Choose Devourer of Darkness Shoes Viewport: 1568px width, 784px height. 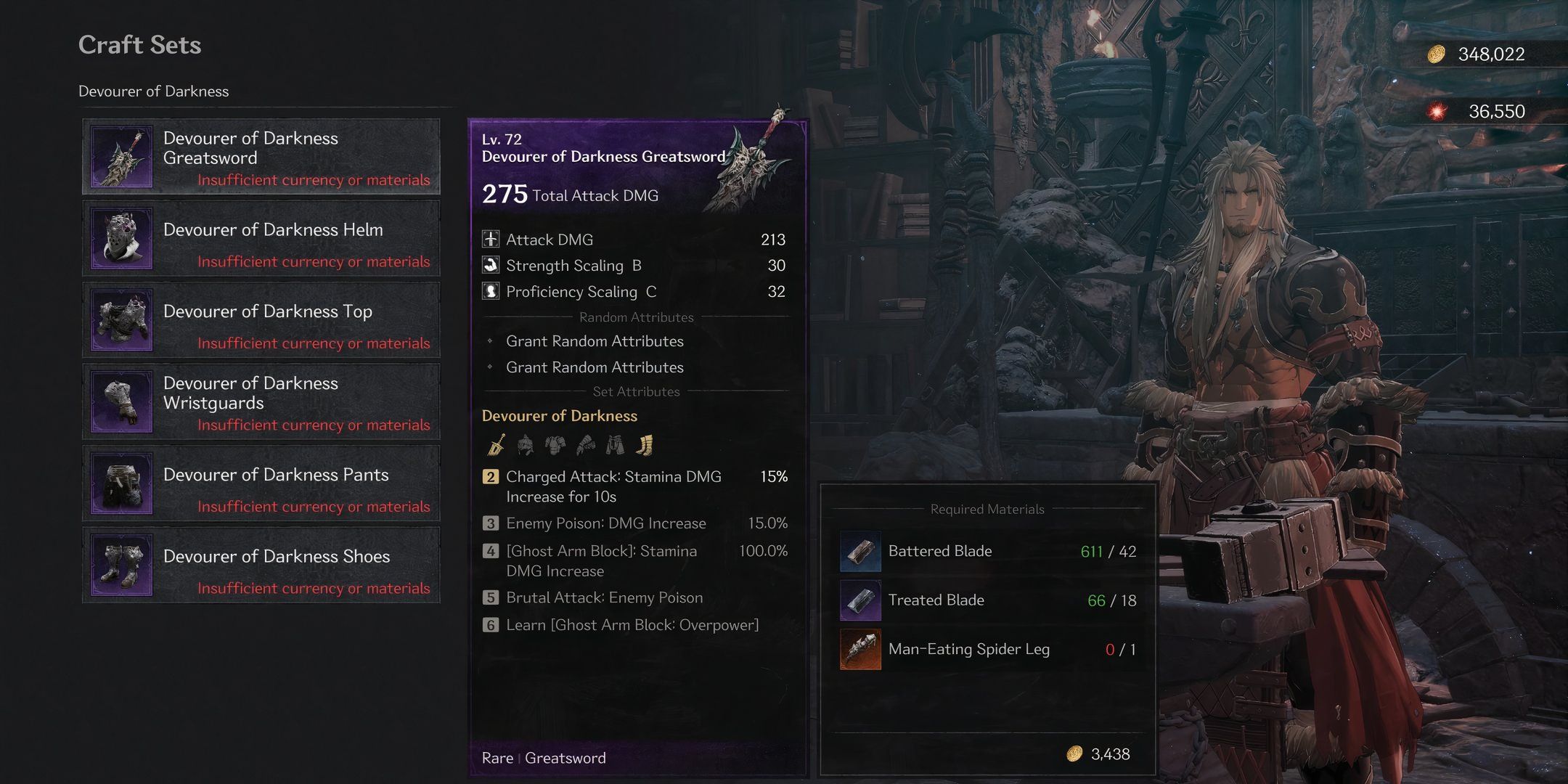click(x=261, y=565)
